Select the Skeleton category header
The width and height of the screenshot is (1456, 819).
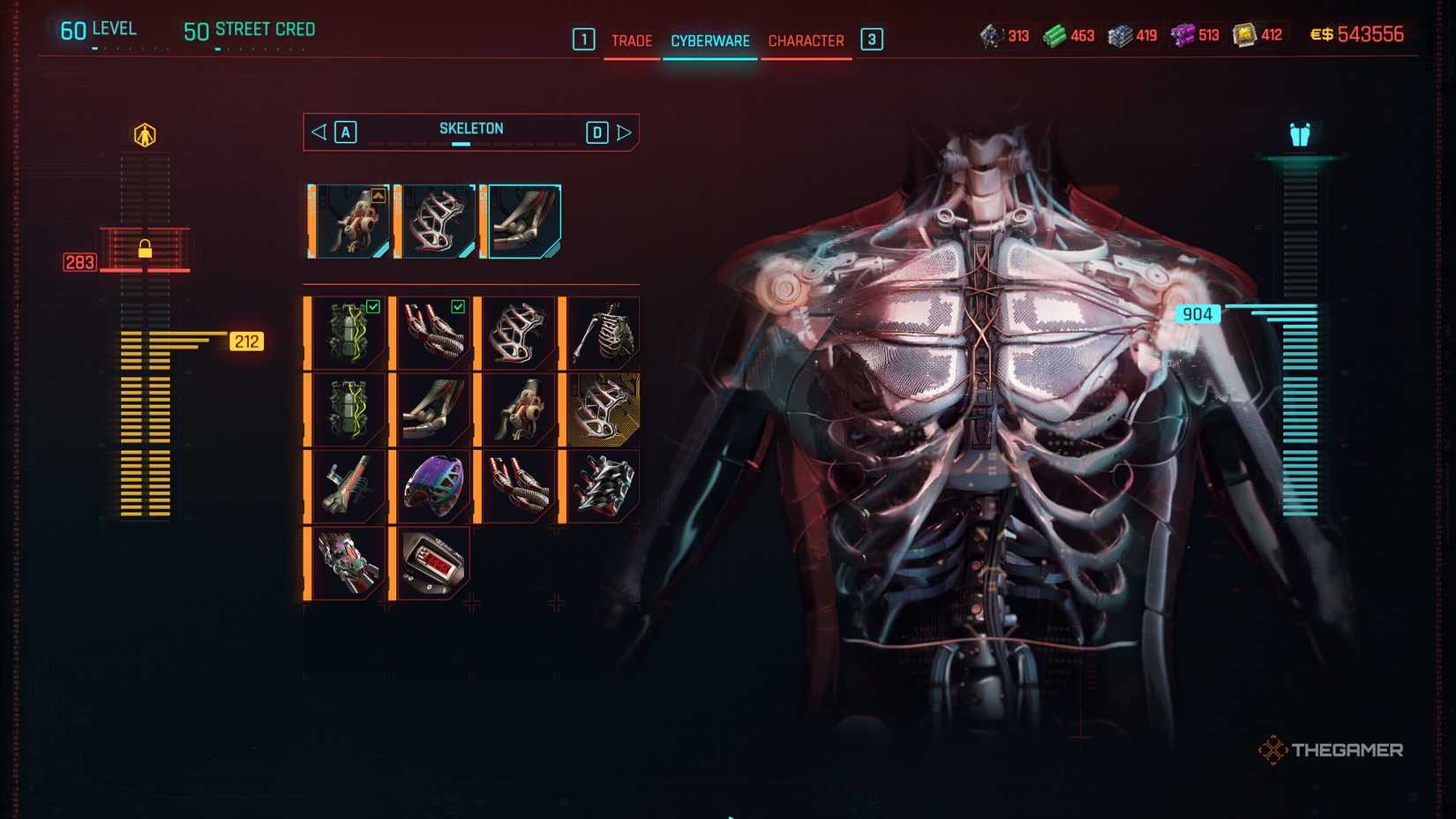point(471,128)
